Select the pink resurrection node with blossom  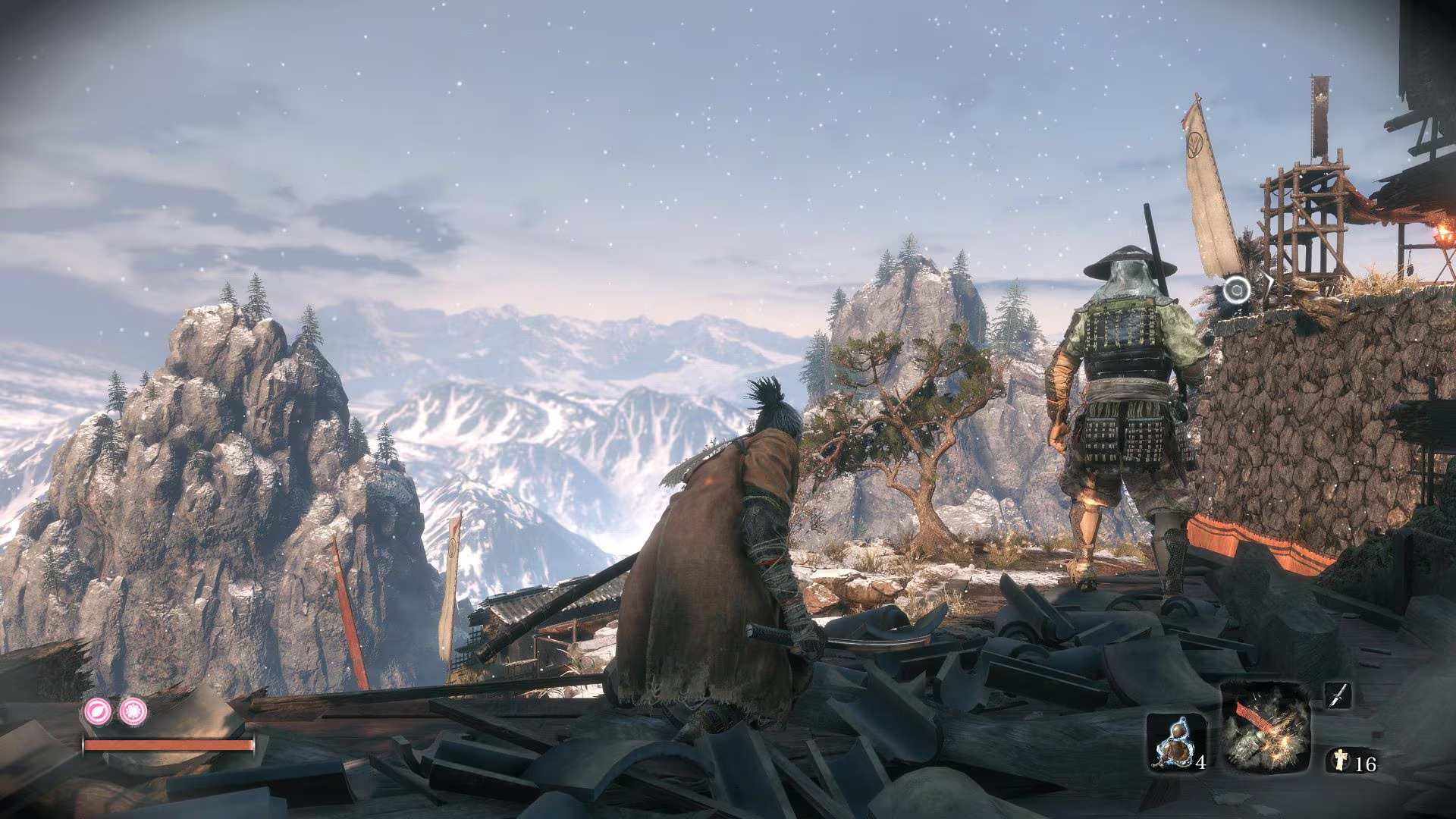132,711
